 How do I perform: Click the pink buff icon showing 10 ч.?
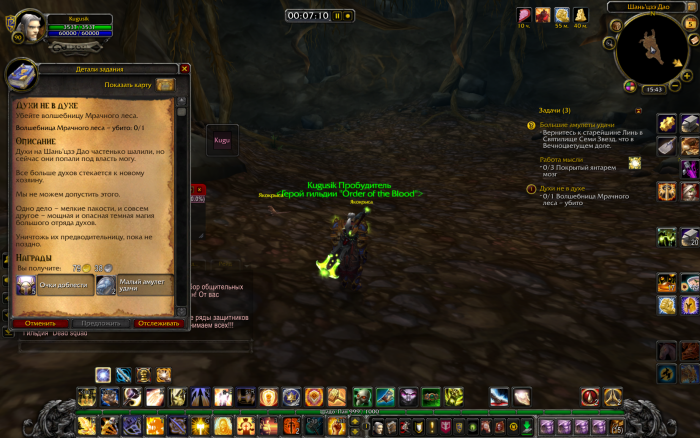tap(524, 14)
